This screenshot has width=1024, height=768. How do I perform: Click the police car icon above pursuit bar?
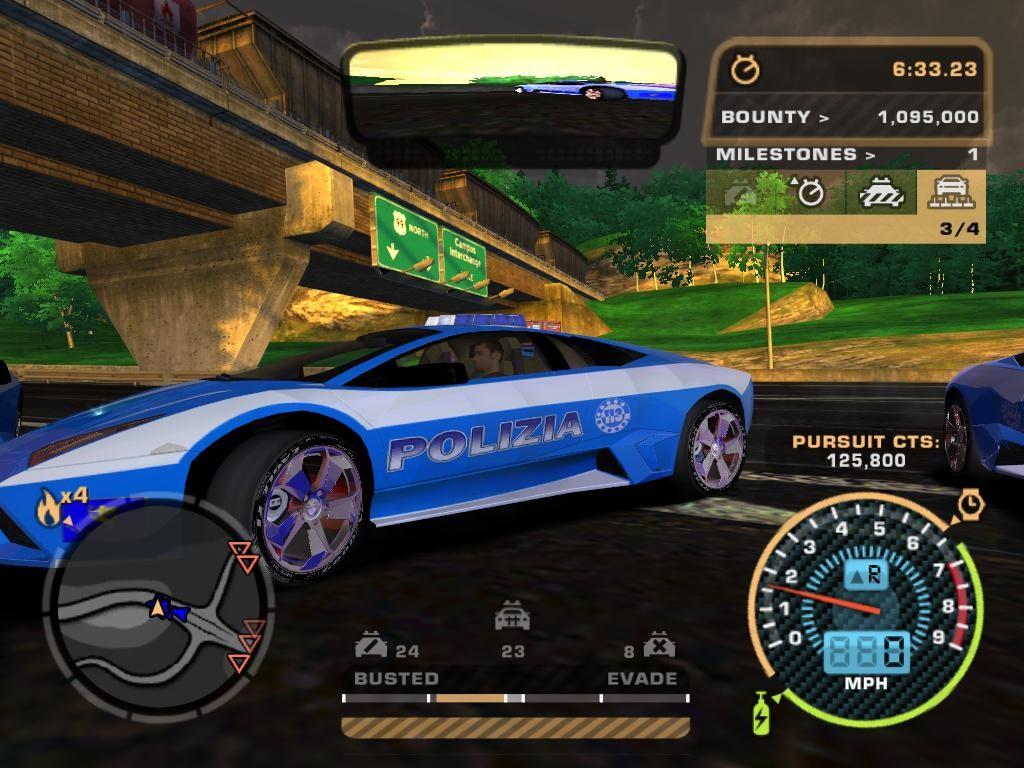point(512,618)
